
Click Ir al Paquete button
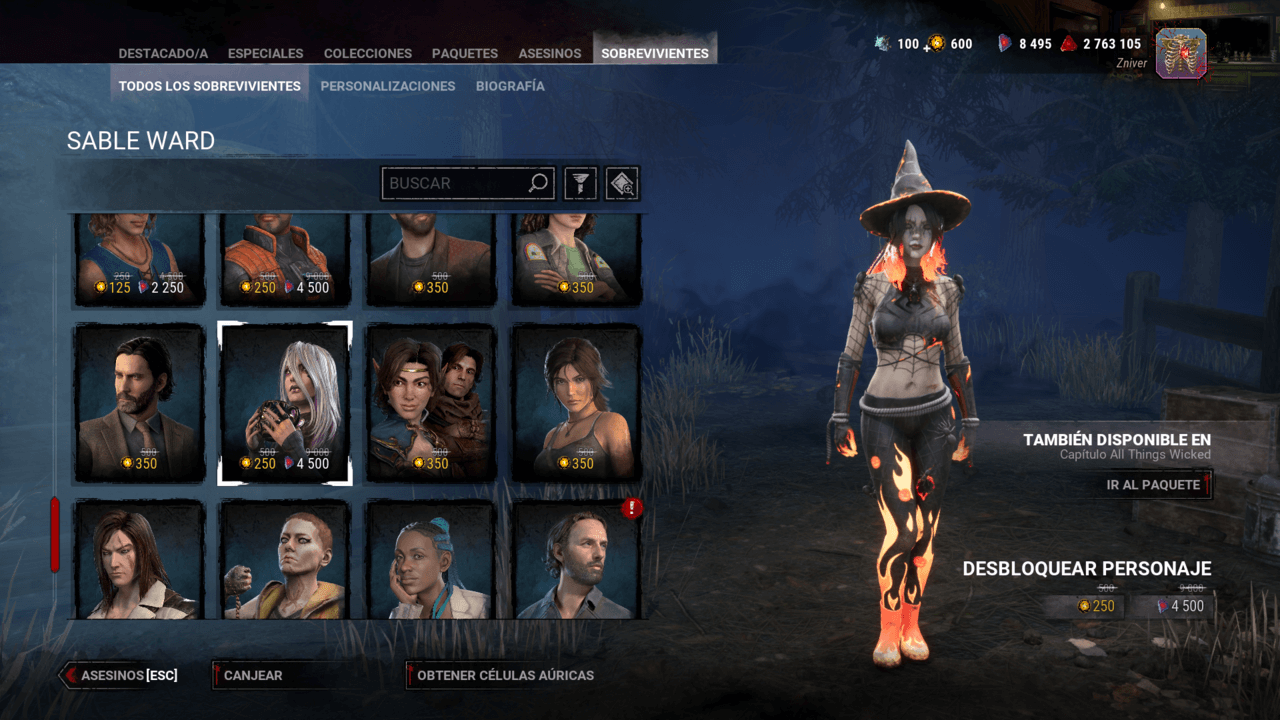(x=1153, y=485)
